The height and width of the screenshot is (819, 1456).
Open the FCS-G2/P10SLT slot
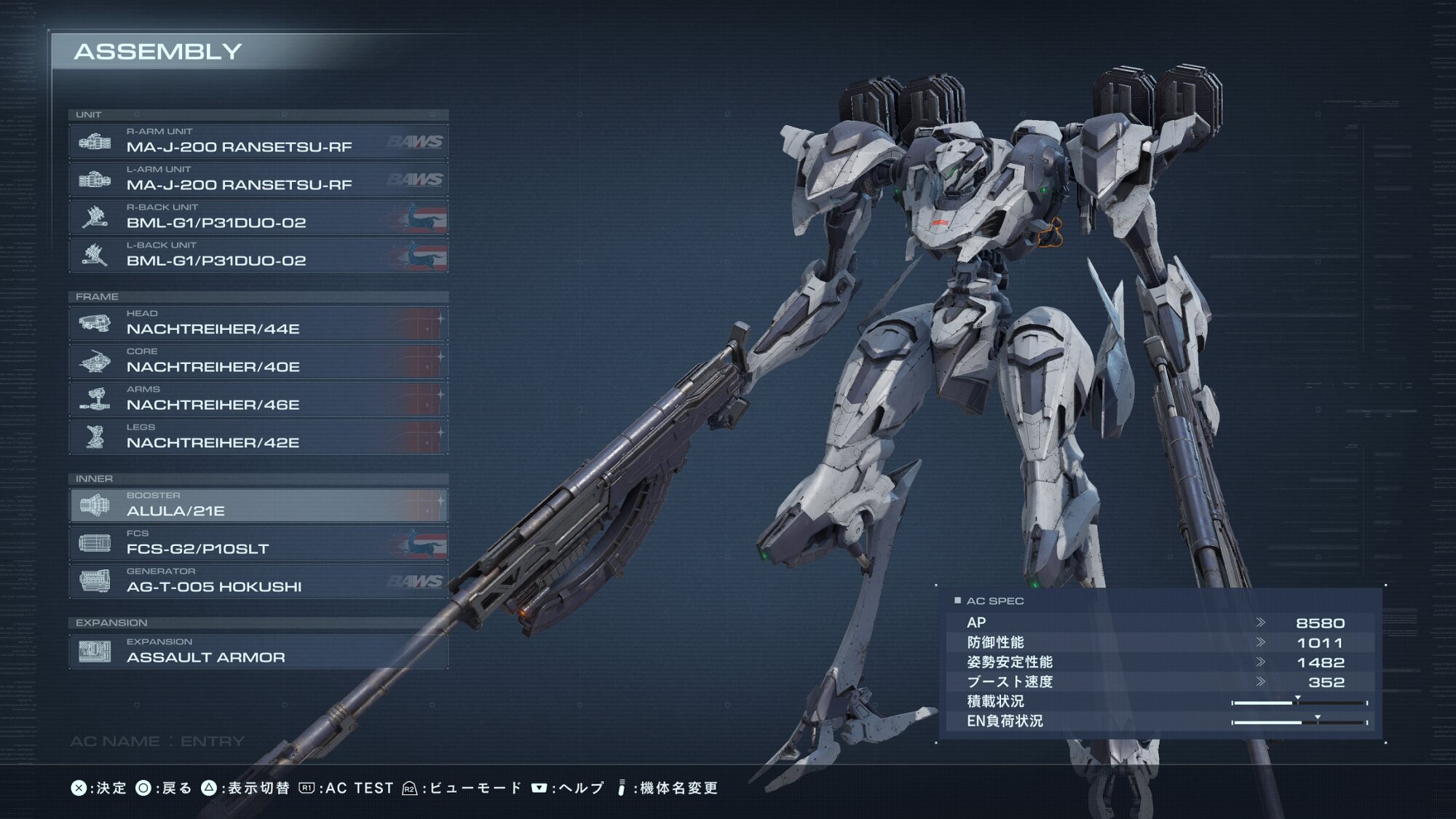point(258,544)
